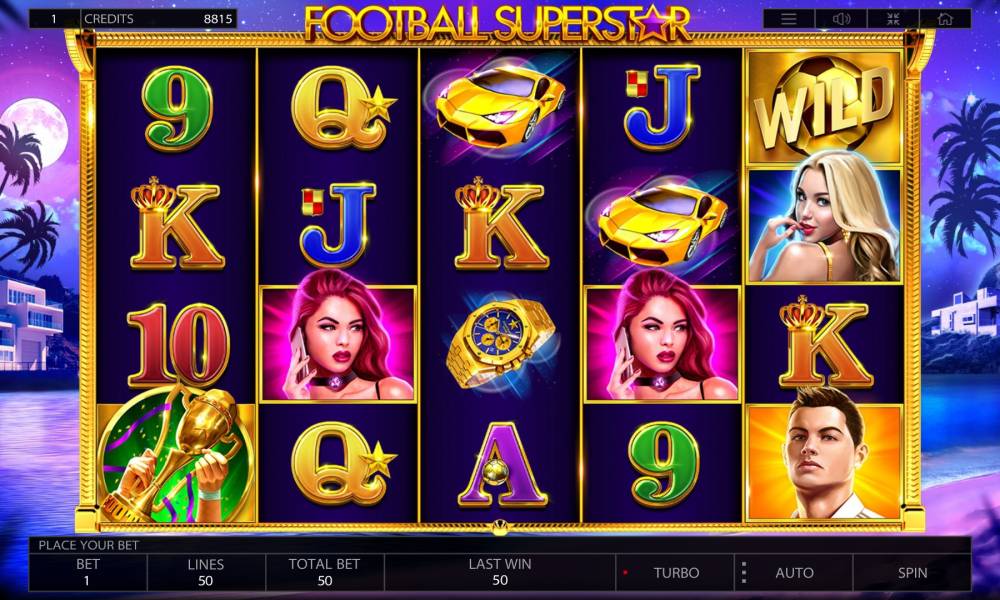Go to the home lobby

click(944, 19)
